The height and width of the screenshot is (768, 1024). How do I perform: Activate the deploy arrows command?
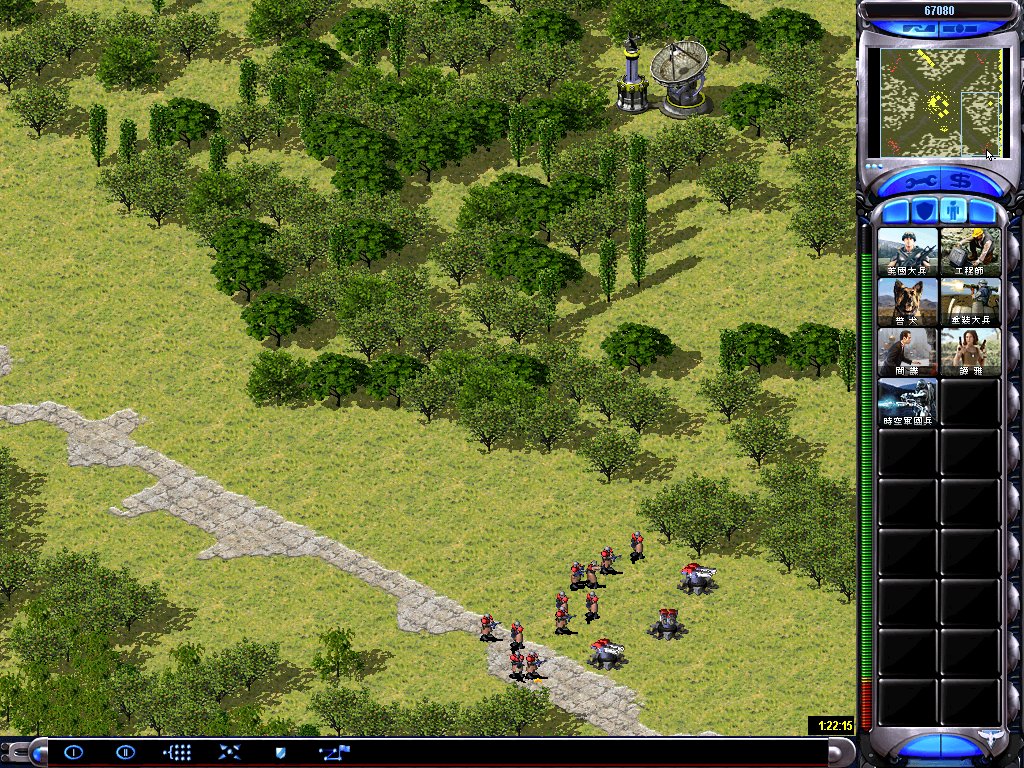[229, 752]
